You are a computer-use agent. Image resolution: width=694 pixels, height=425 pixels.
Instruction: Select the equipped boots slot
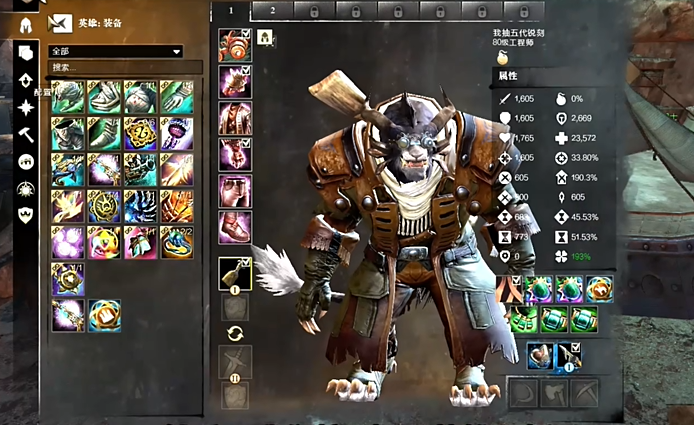[235, 226]
